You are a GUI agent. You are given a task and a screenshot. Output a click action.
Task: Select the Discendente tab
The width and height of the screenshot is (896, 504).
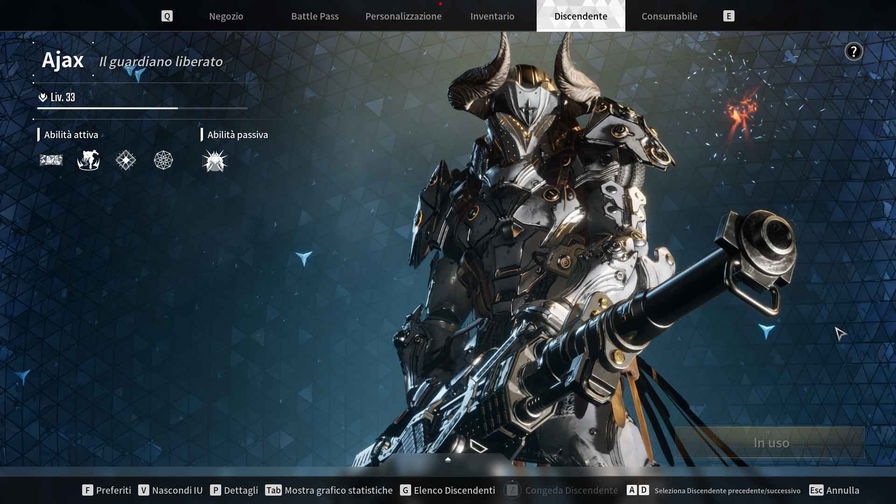coord(581,16)
